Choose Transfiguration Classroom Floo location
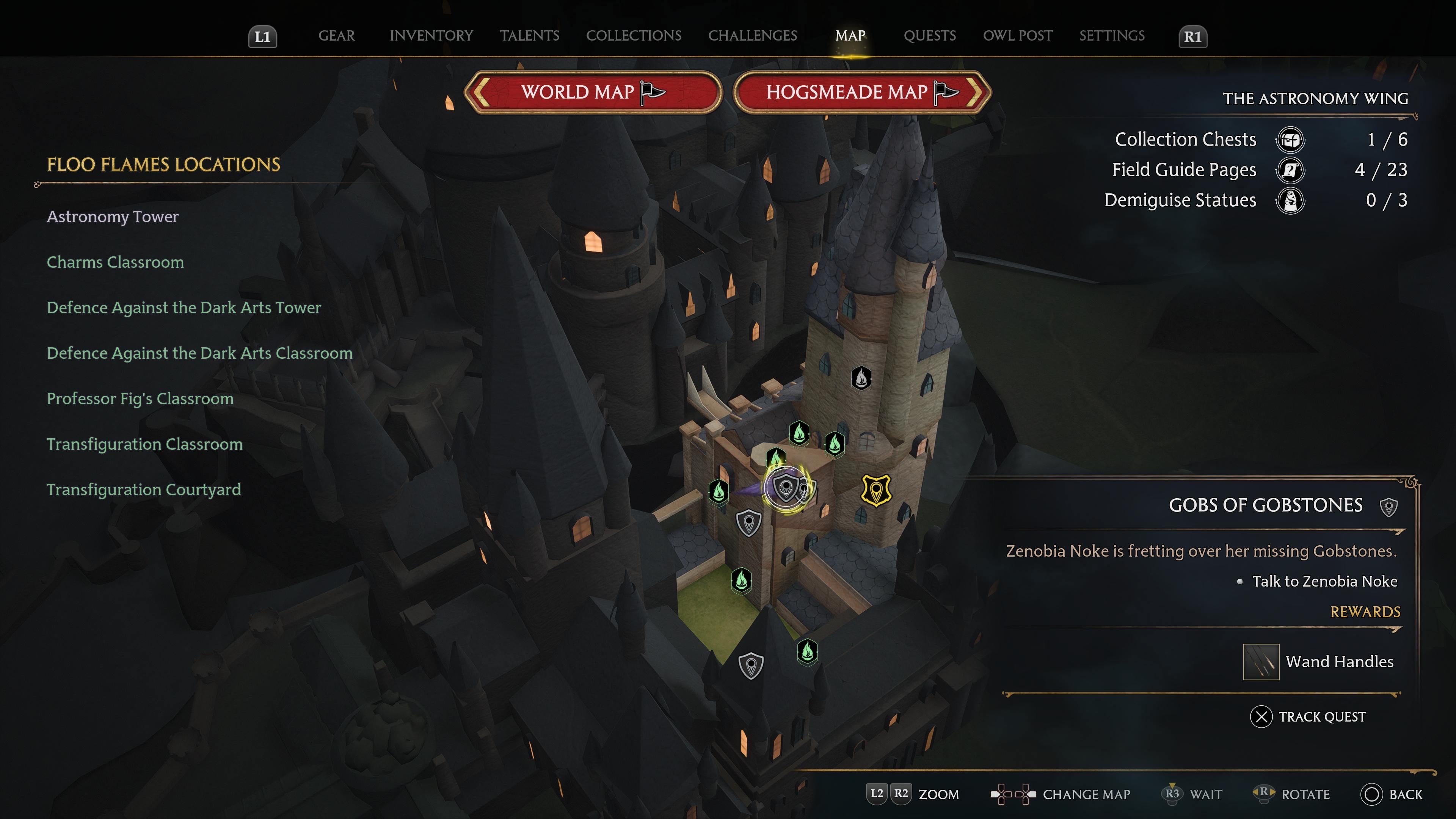The height and width of the screenshot is (819, 1456). pyautogui.click(x=145, y=444)
